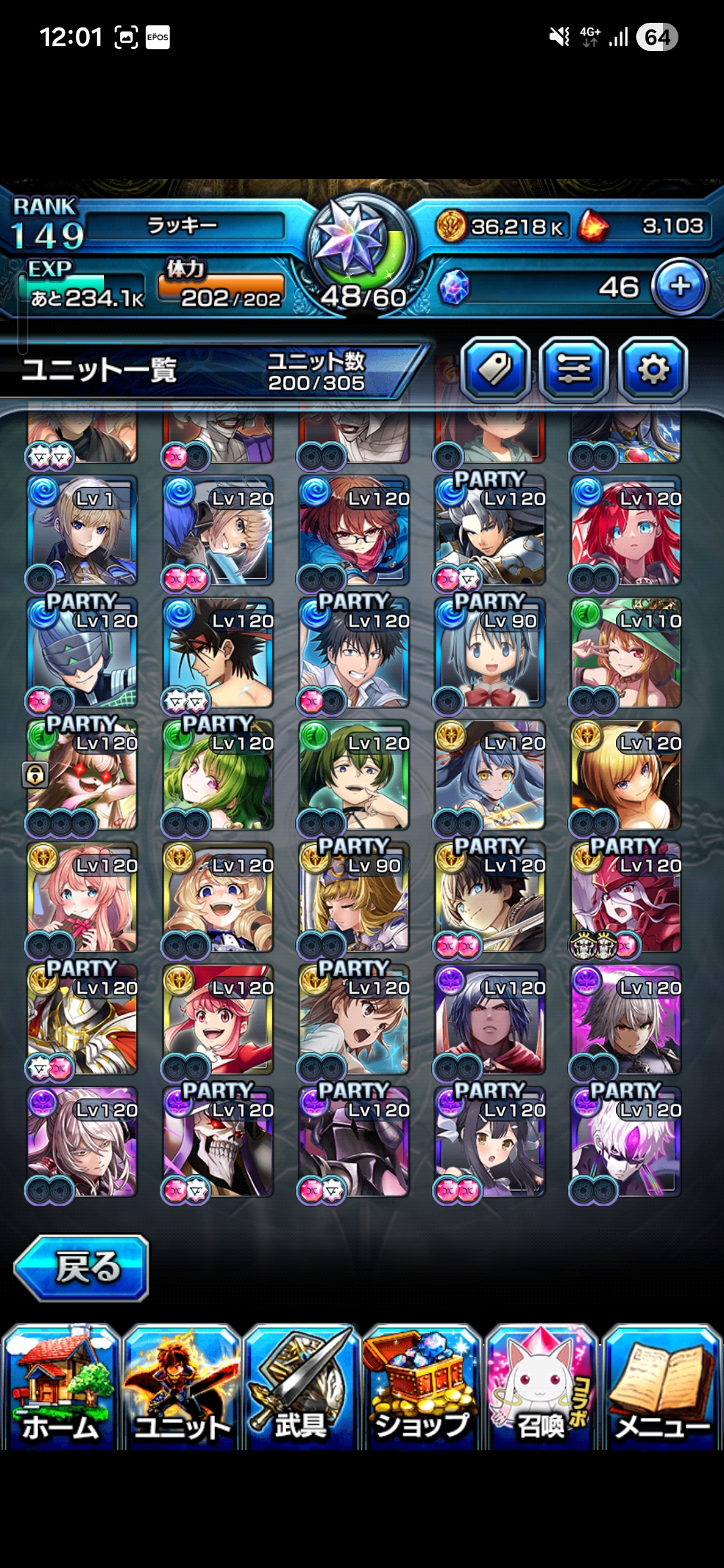The image size is (724, 1568).
Task: Choose the pink-haired girl holding a gift
Action: [x=82, y=898]
